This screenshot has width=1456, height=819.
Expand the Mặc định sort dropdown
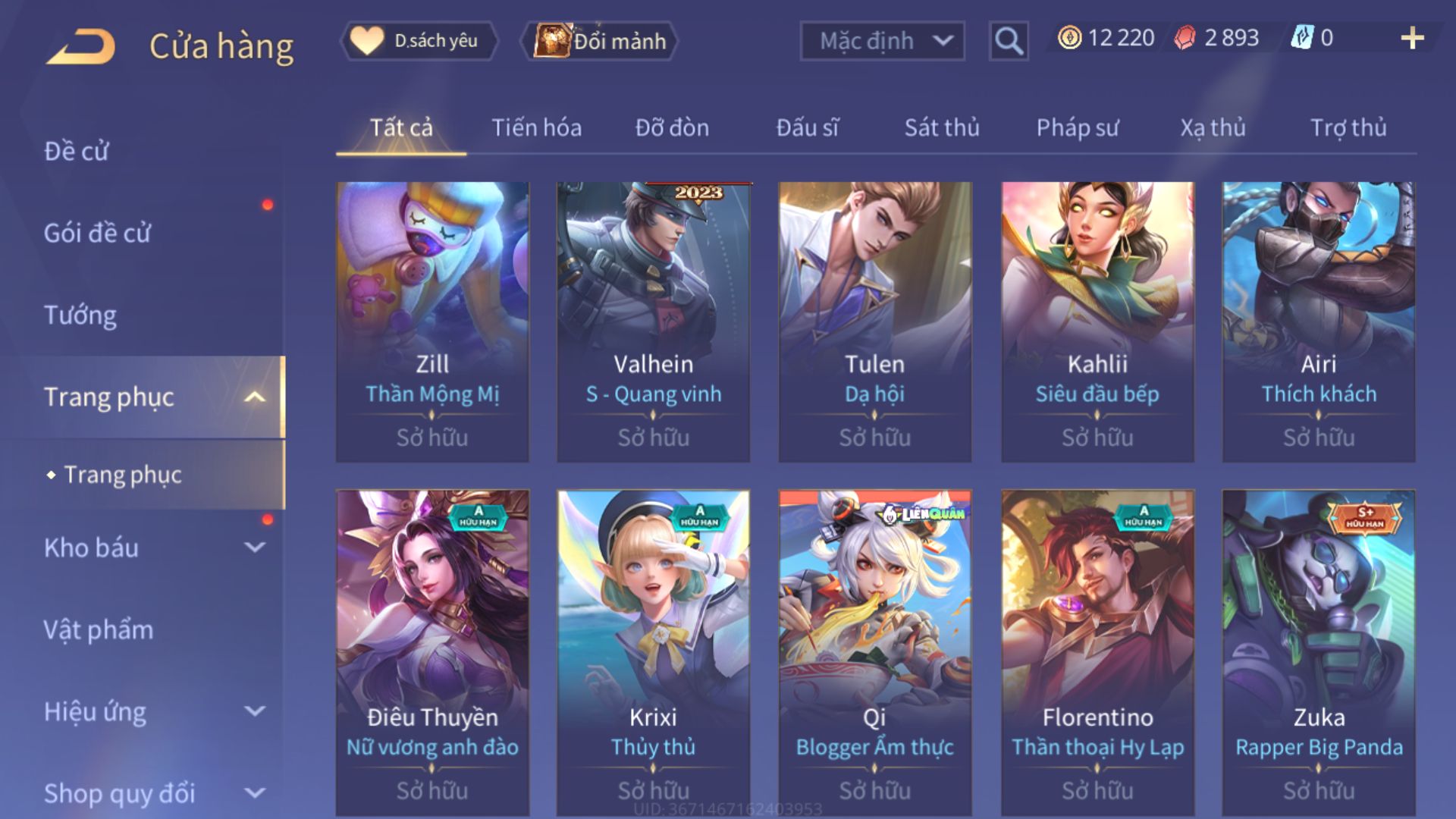pyautogui.click(x=883, y=41)
